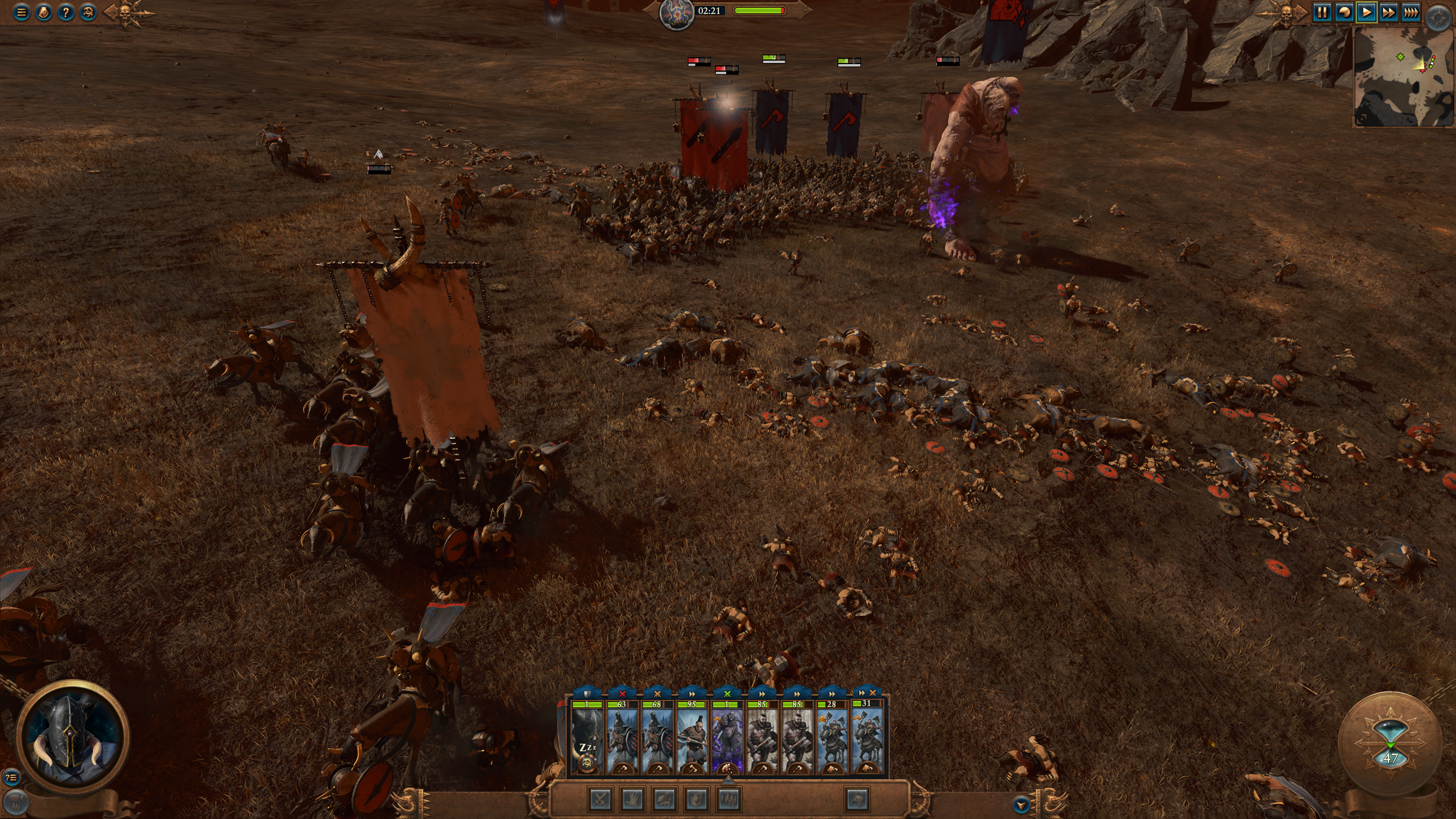Toggle the shield guard mode button
Viewport: 1456px width, 819px height.
696,799
